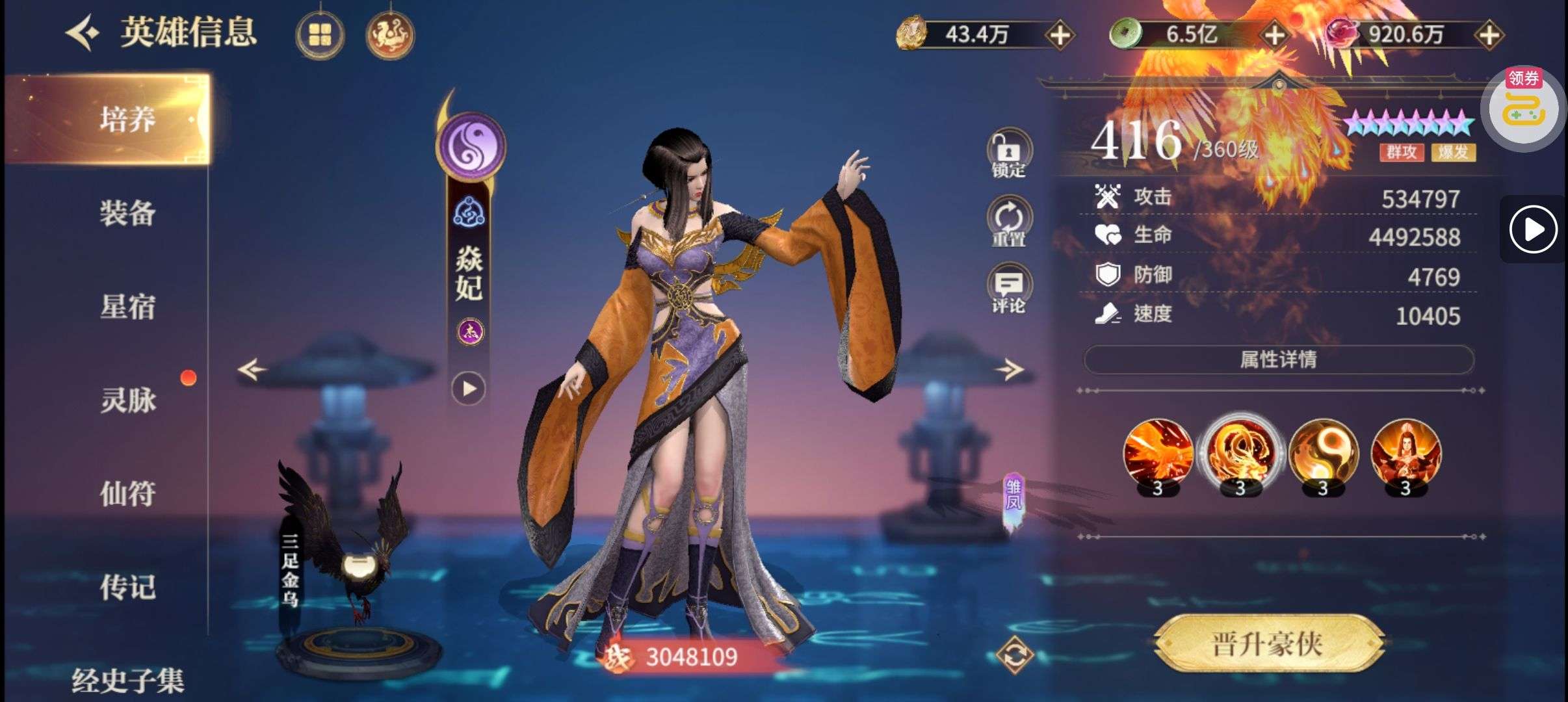Add more jade coins via the 6.5亿 plus

[x=1275, y=35]
